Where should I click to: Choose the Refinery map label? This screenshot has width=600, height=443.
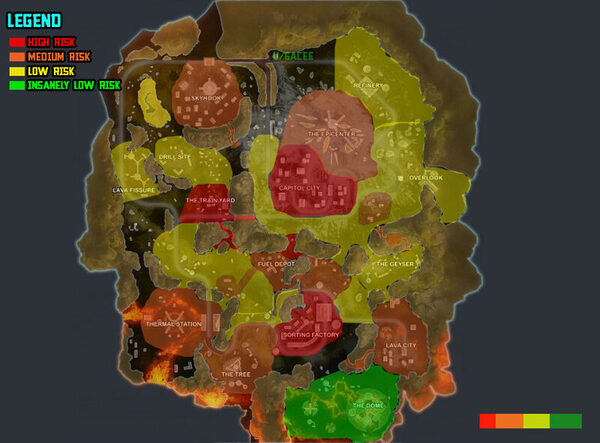[x=368, y=86]
